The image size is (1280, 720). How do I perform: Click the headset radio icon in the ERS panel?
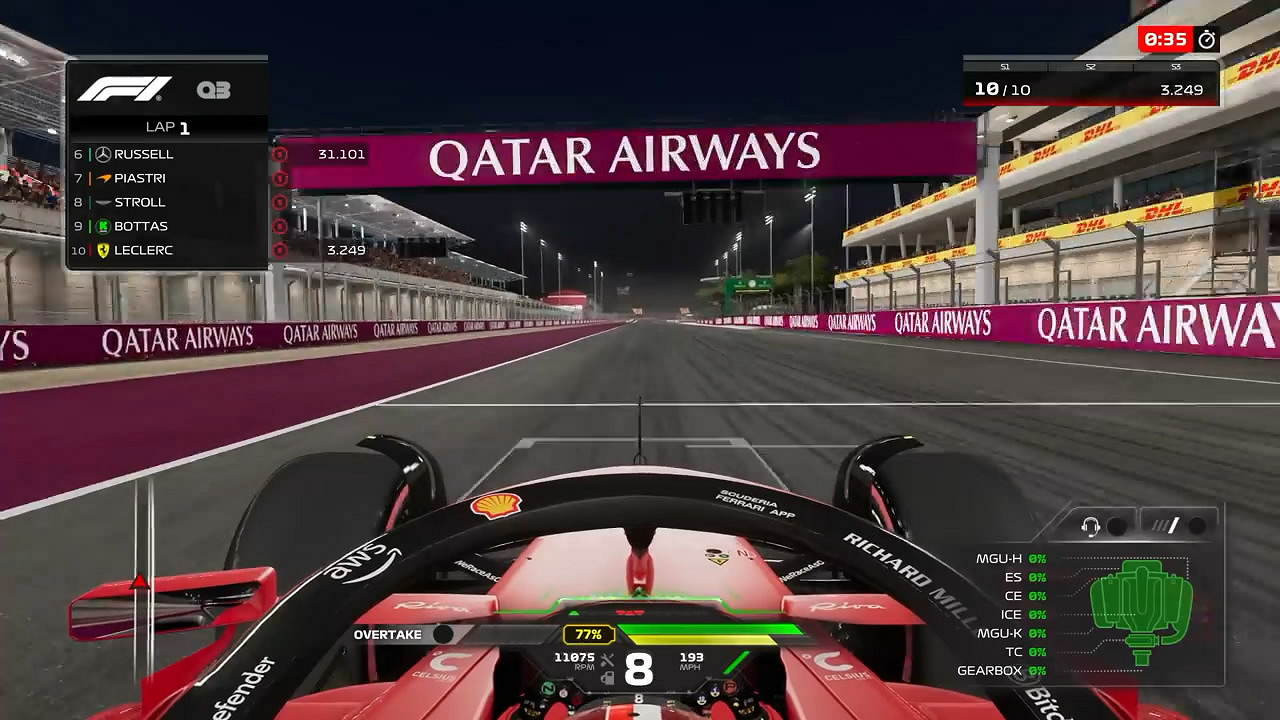(x=1091, y=525)
